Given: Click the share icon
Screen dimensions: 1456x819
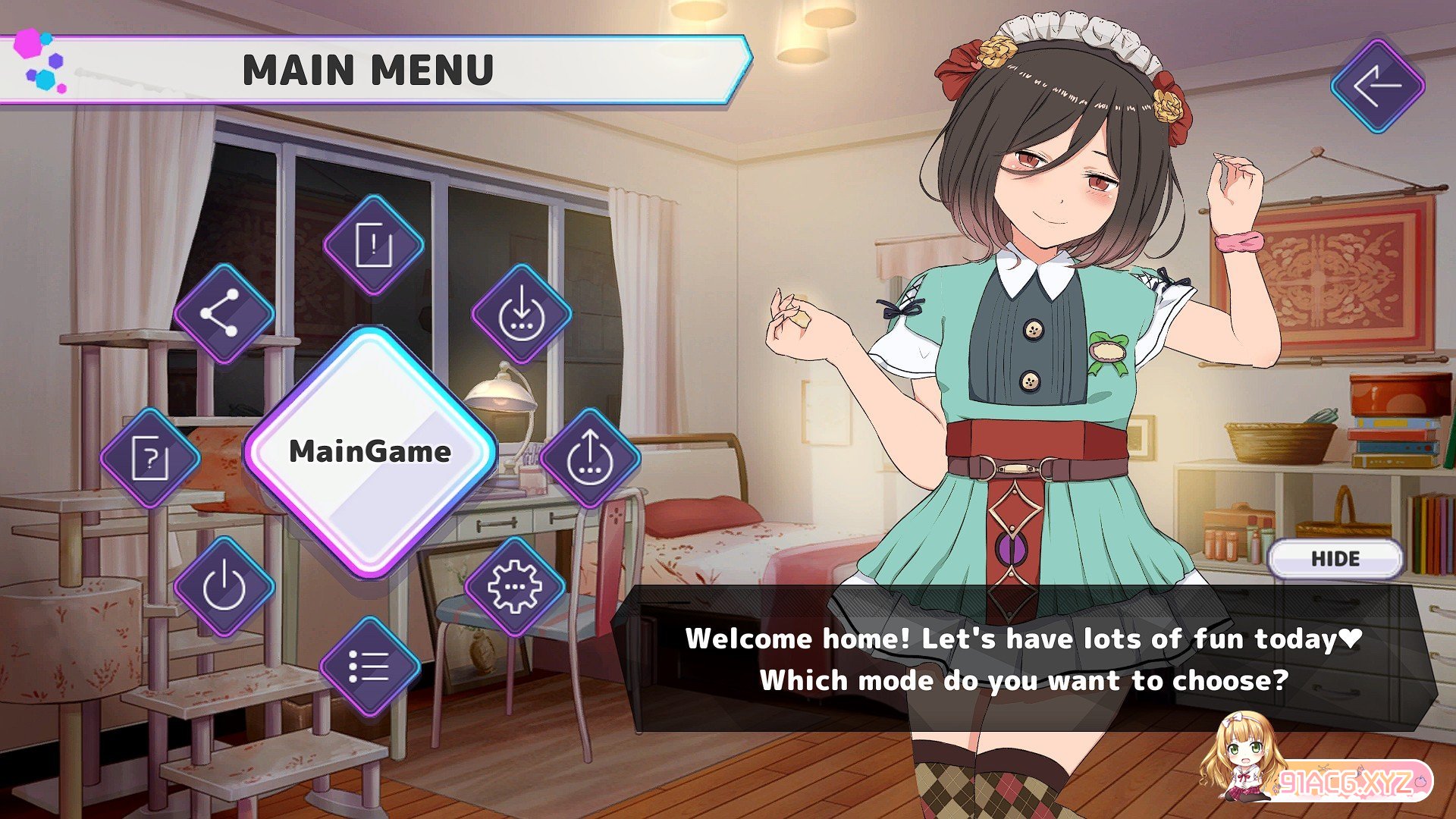Looking at the screenshot, I should [224, 313].
